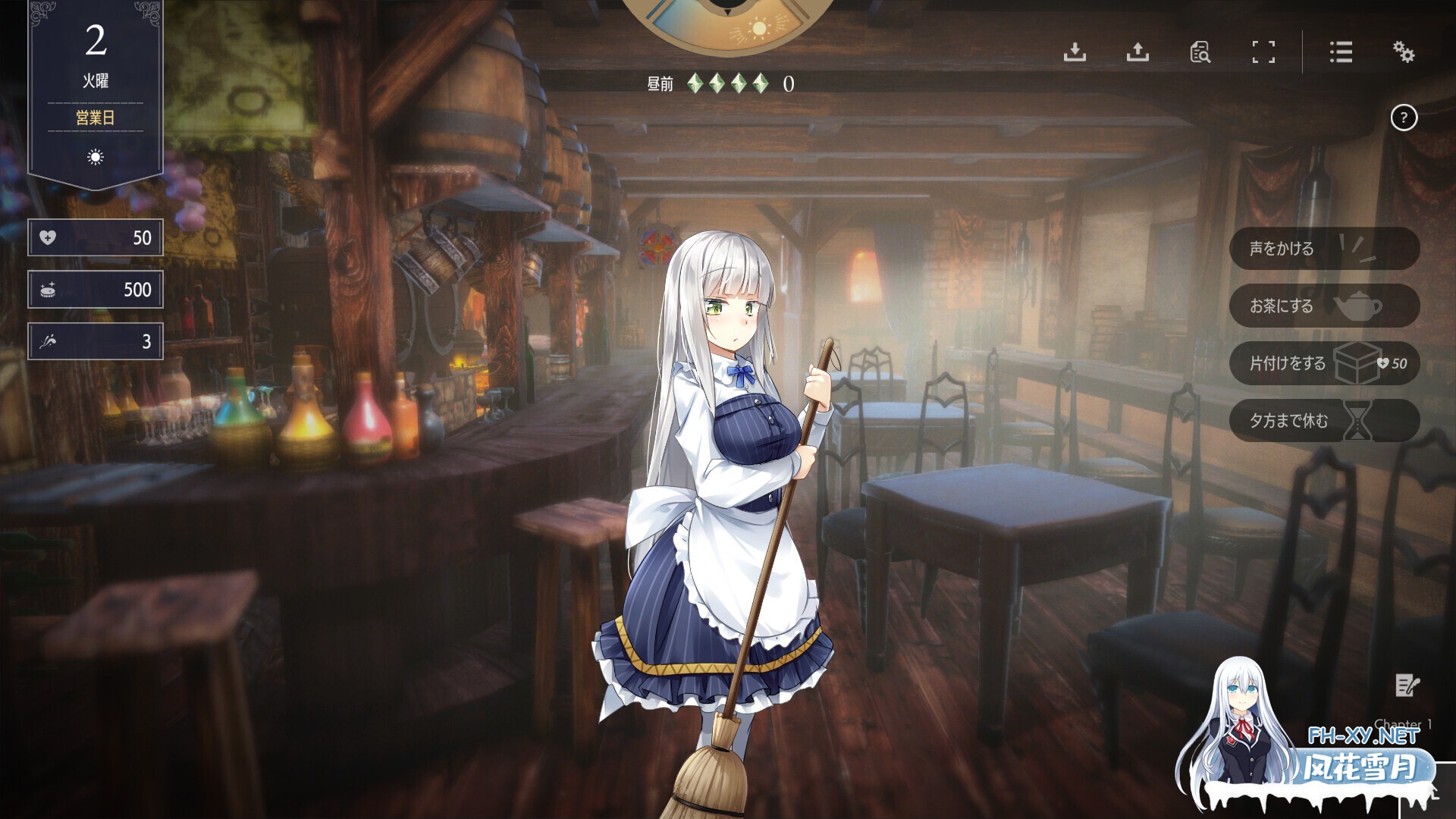Open settings via the gears icon

point(1404,53)
